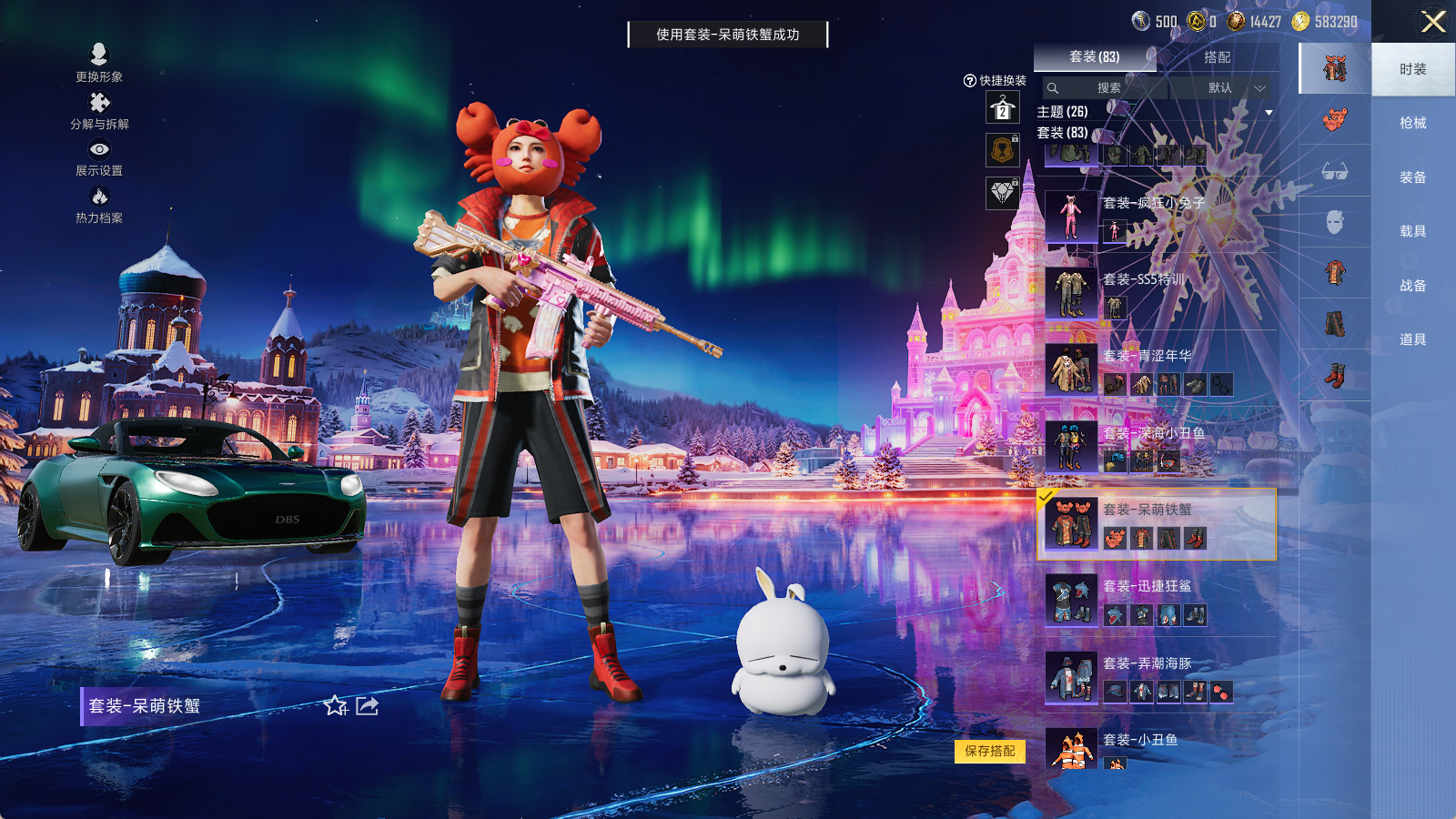This screenshot has height=819, width=1456.
Task: Switch to the 搭配 tab
Action: pyautogui.click(x=1217, y=57)
